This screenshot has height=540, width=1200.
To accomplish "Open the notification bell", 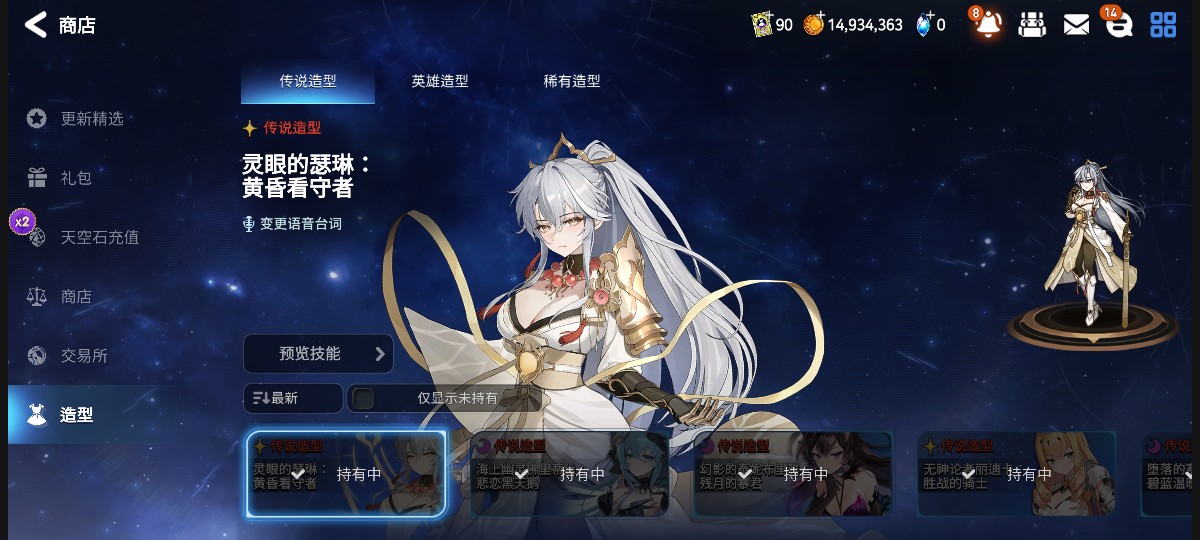I will pyautogui.click(x=987, y=24).
